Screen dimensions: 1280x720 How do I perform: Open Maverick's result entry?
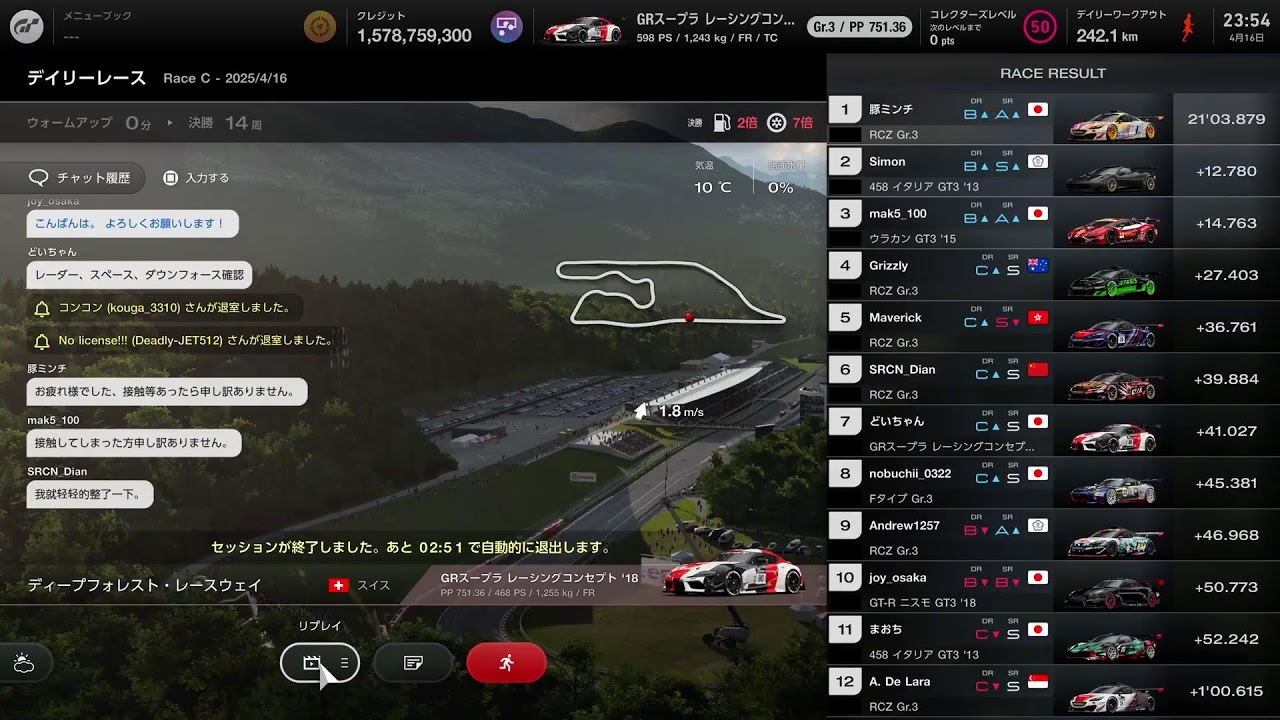pyautogui.click(x=1052, y=327)
